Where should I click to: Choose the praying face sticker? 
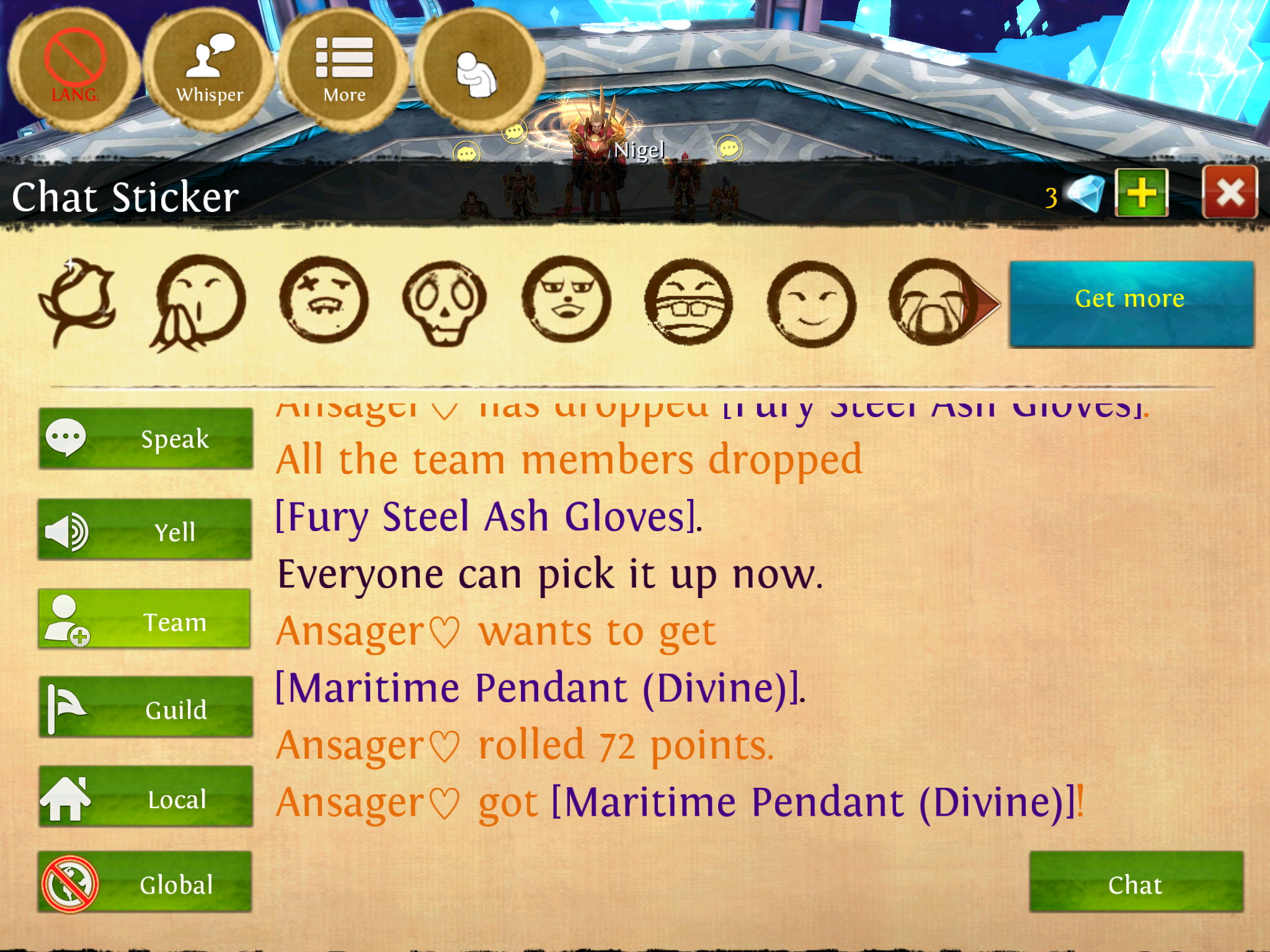click(x=198, y=302)
